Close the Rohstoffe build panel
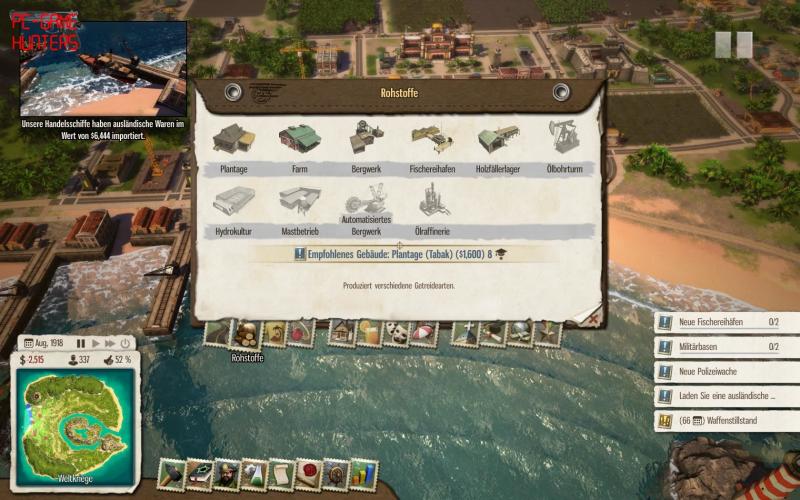The image size is (800, 500). (593, 319)
